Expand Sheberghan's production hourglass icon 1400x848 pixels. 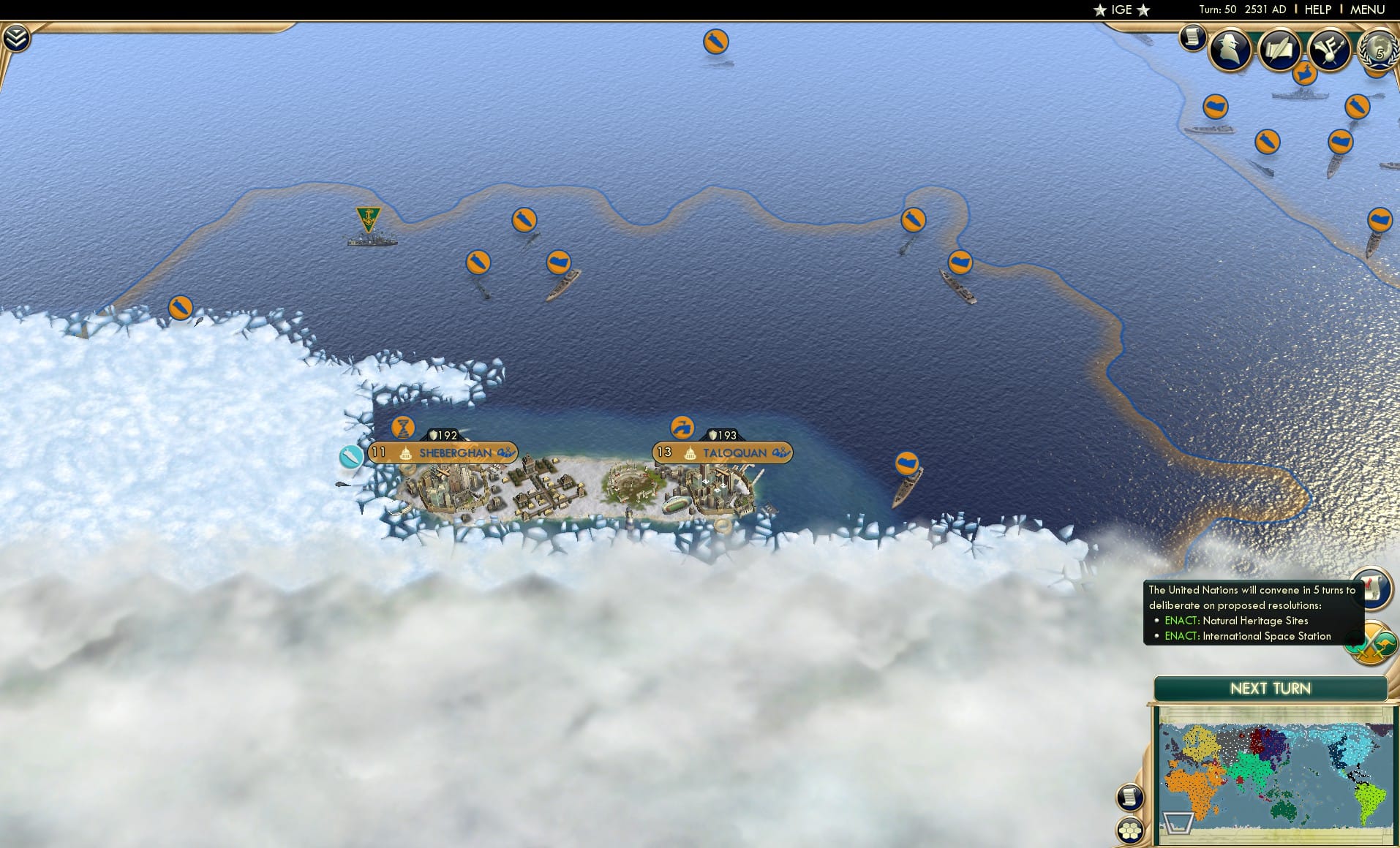(402, 427)
